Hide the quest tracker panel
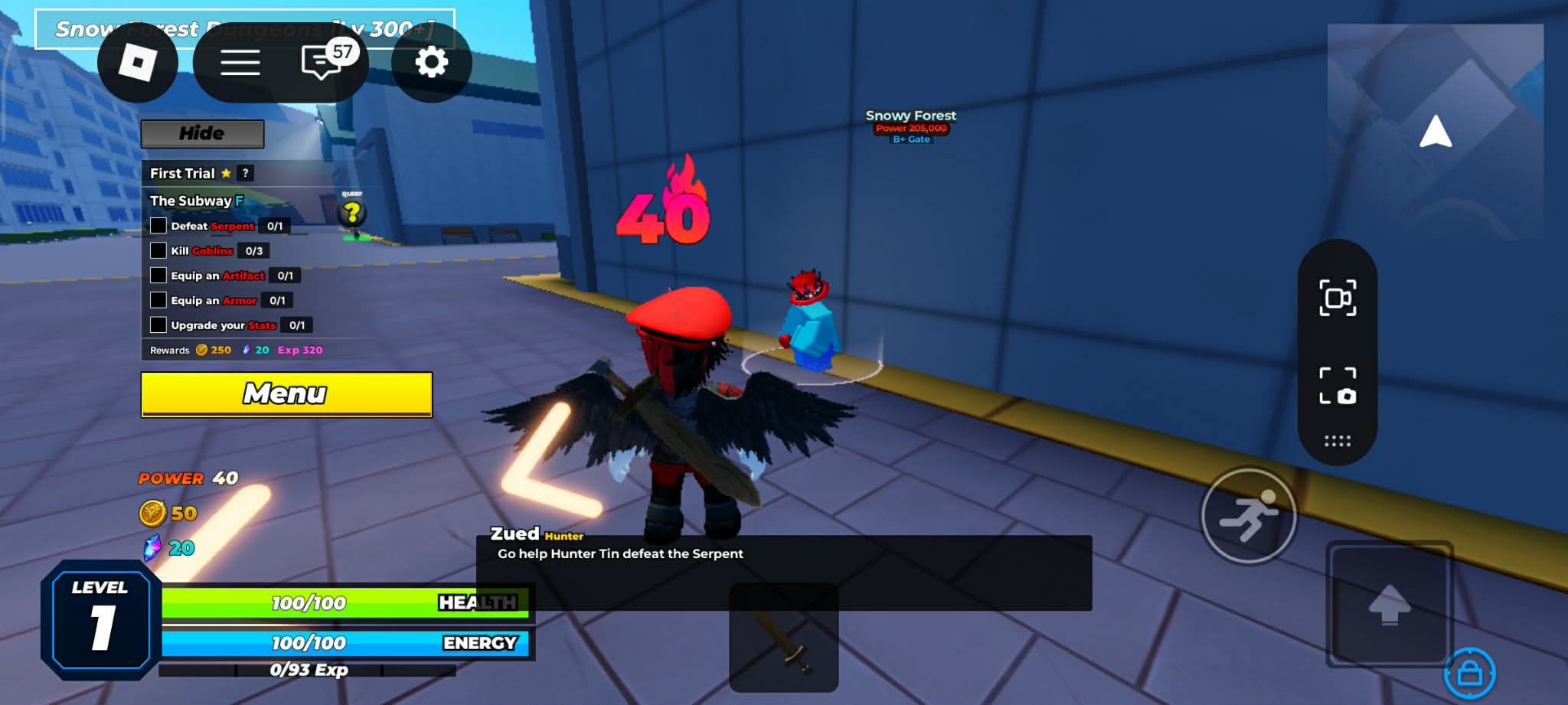 202,134
